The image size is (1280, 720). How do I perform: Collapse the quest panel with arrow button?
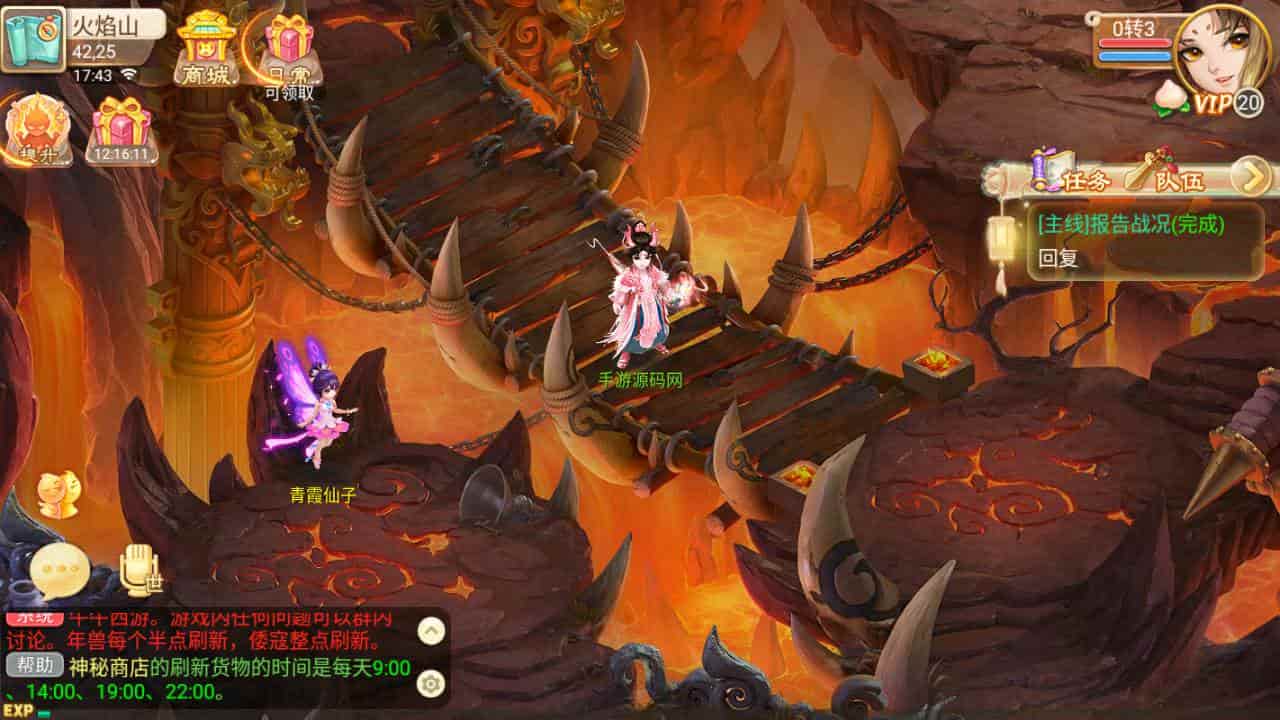pos(1250,177)
